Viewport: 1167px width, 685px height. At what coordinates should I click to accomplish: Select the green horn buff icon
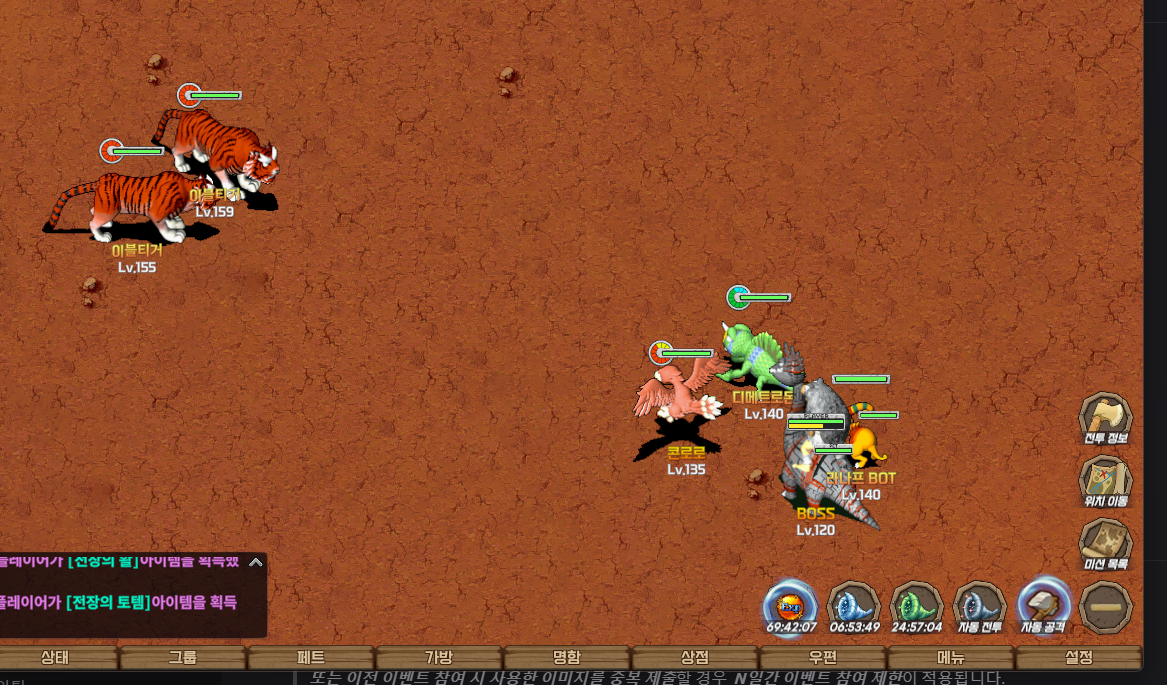pos(917,606)
